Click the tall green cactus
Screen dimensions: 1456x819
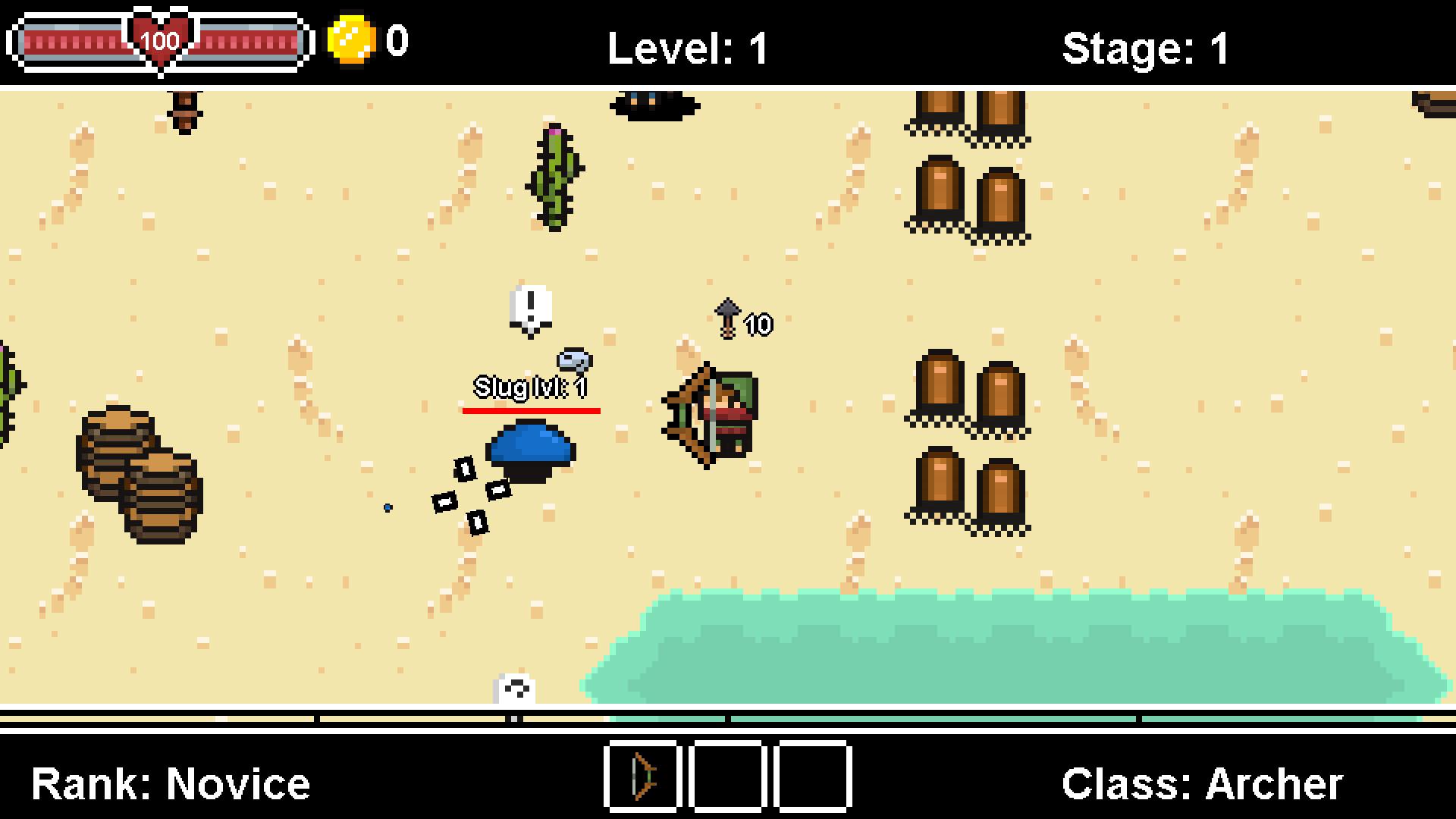pos(554,180)
